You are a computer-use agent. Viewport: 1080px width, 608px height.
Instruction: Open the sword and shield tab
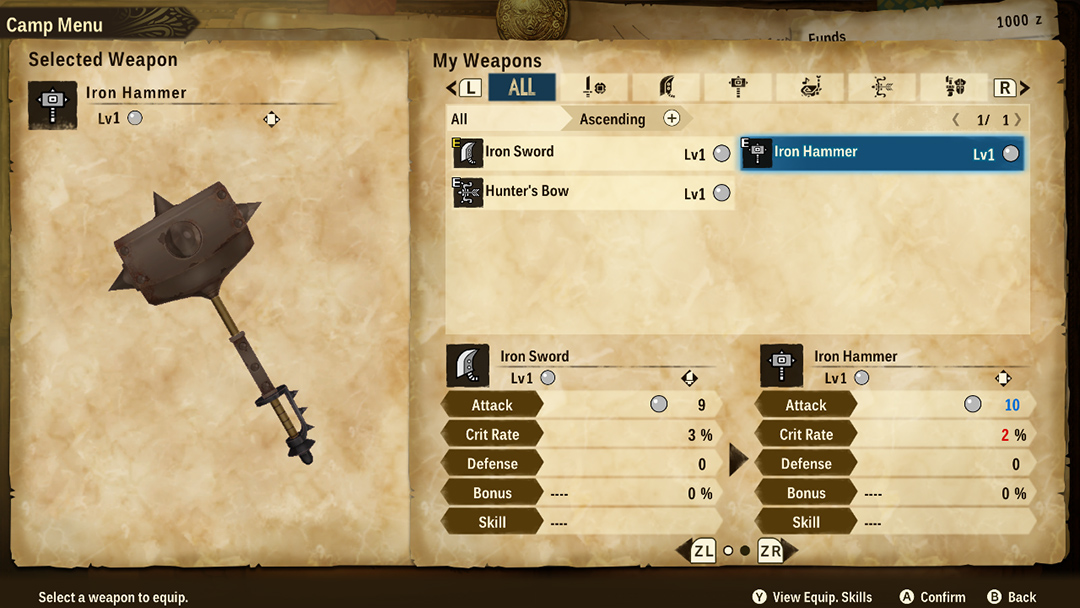click(x=593, y=87)
